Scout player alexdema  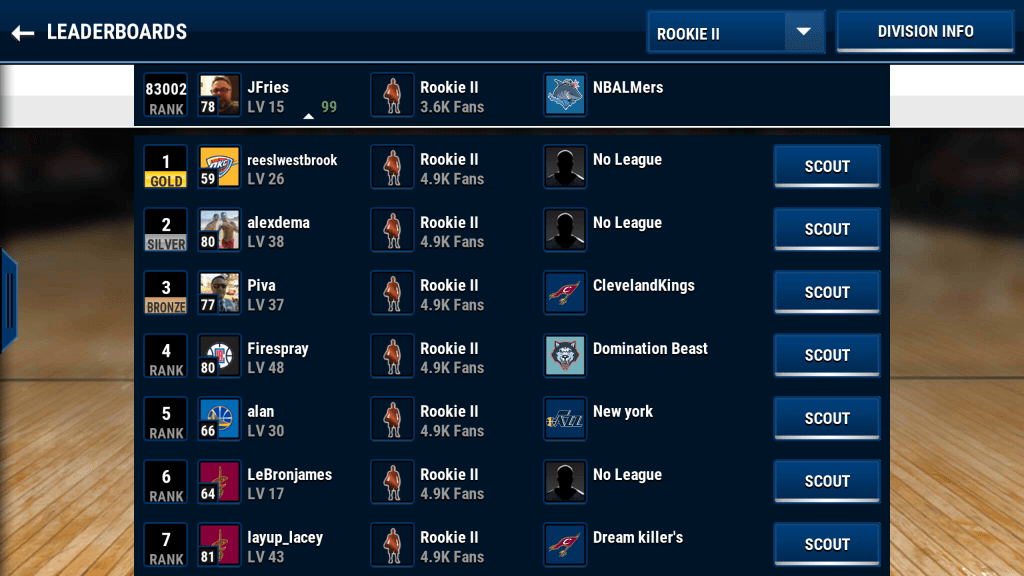tap(827, 230)
